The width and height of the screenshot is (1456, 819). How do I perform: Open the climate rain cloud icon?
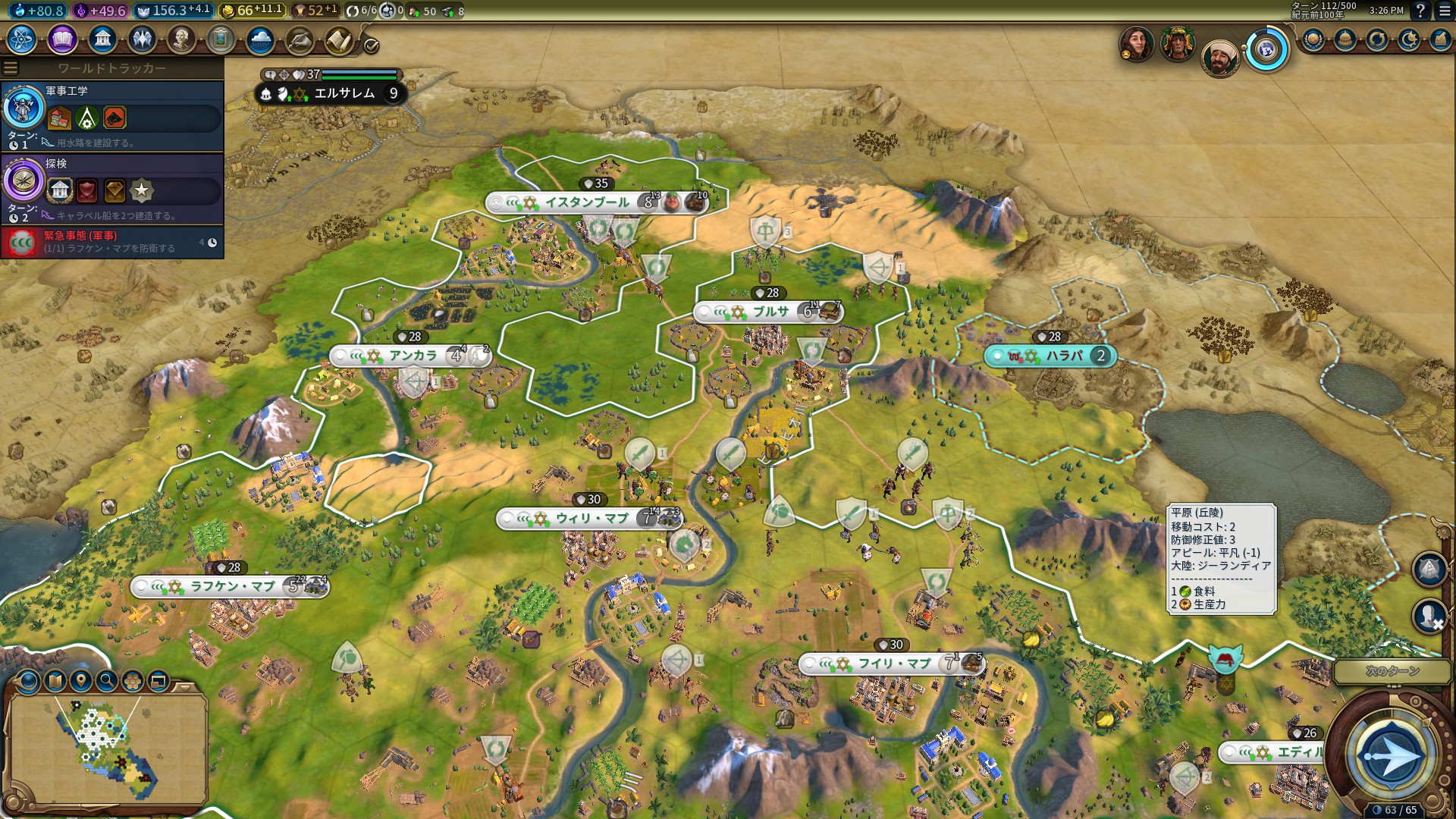[260, 39]
